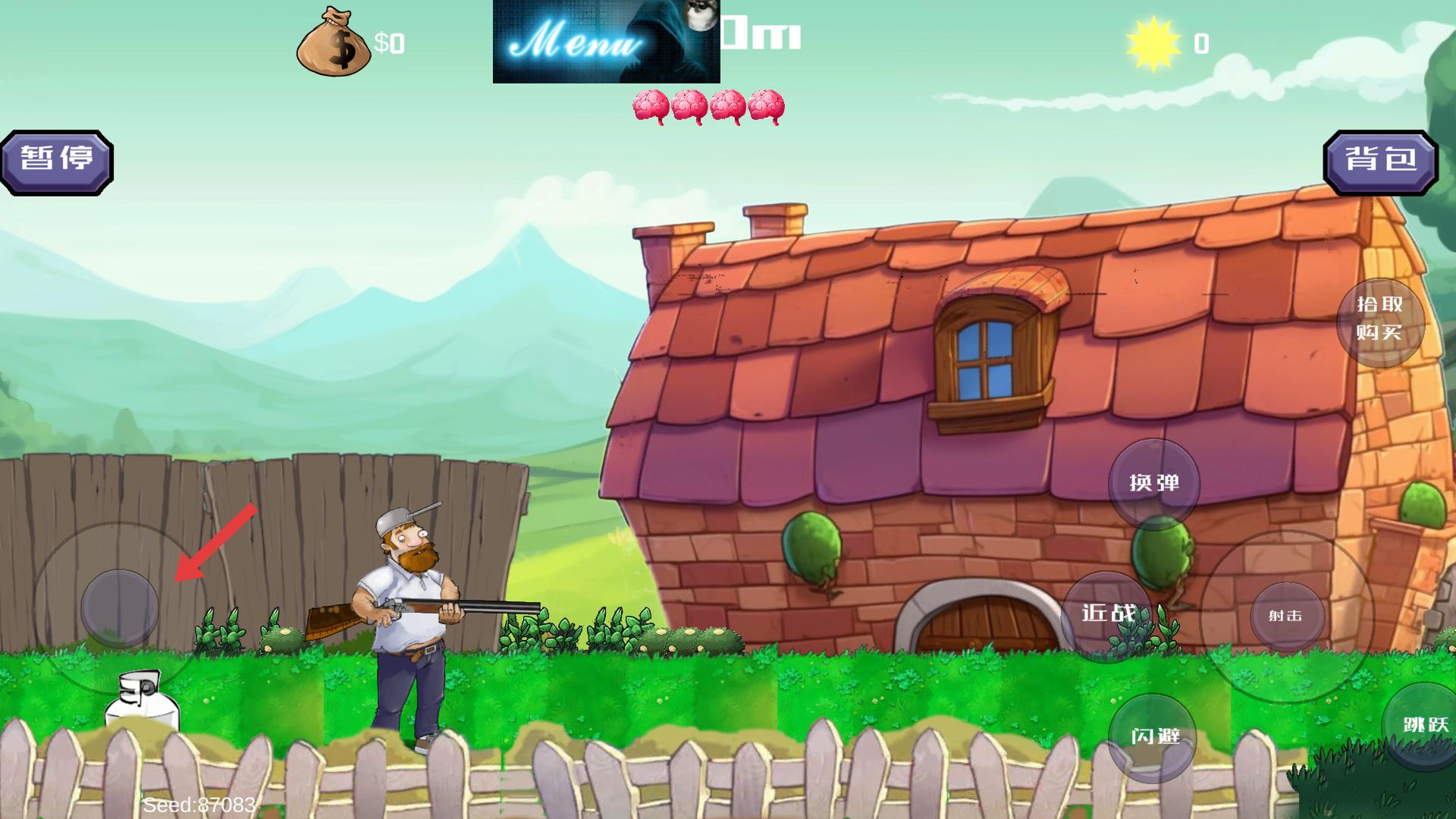This screenshot has width=1456, height=819.
Task: Use the 近战 melee attack button
Action: (x=1107, y=614)
